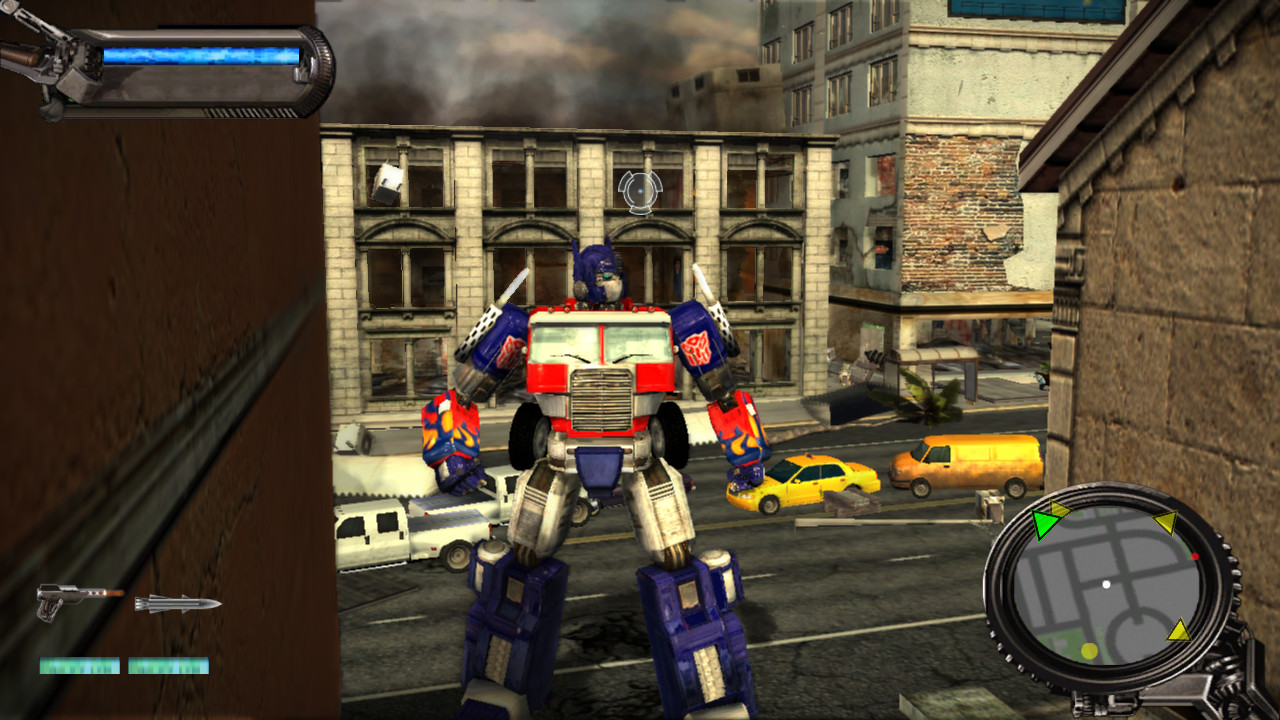
Task: Click the red enemy dot on the minimap
Action: pyautogui.click(x=1195, y=557)
